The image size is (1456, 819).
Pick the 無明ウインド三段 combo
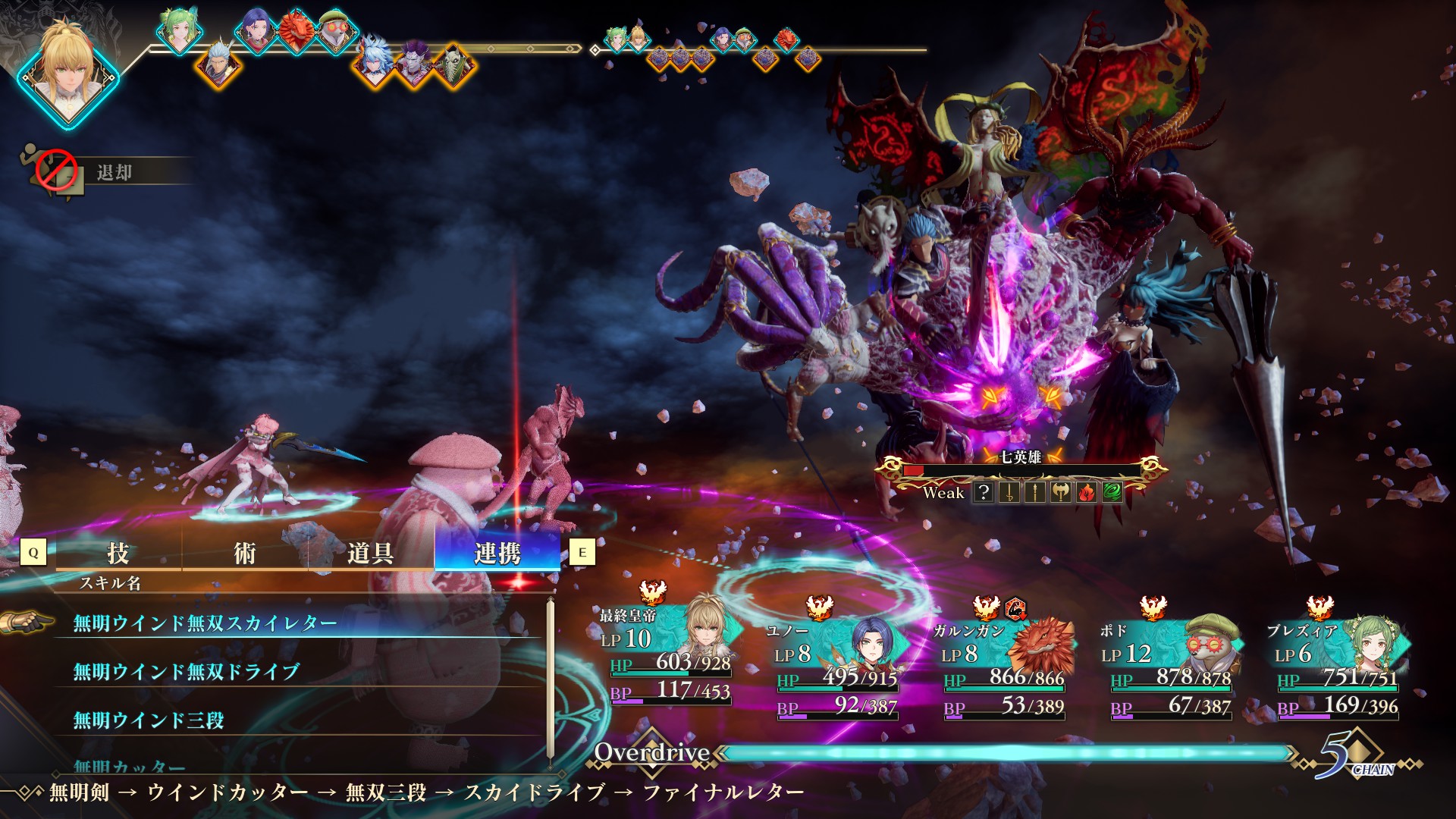tap(149, 720)
